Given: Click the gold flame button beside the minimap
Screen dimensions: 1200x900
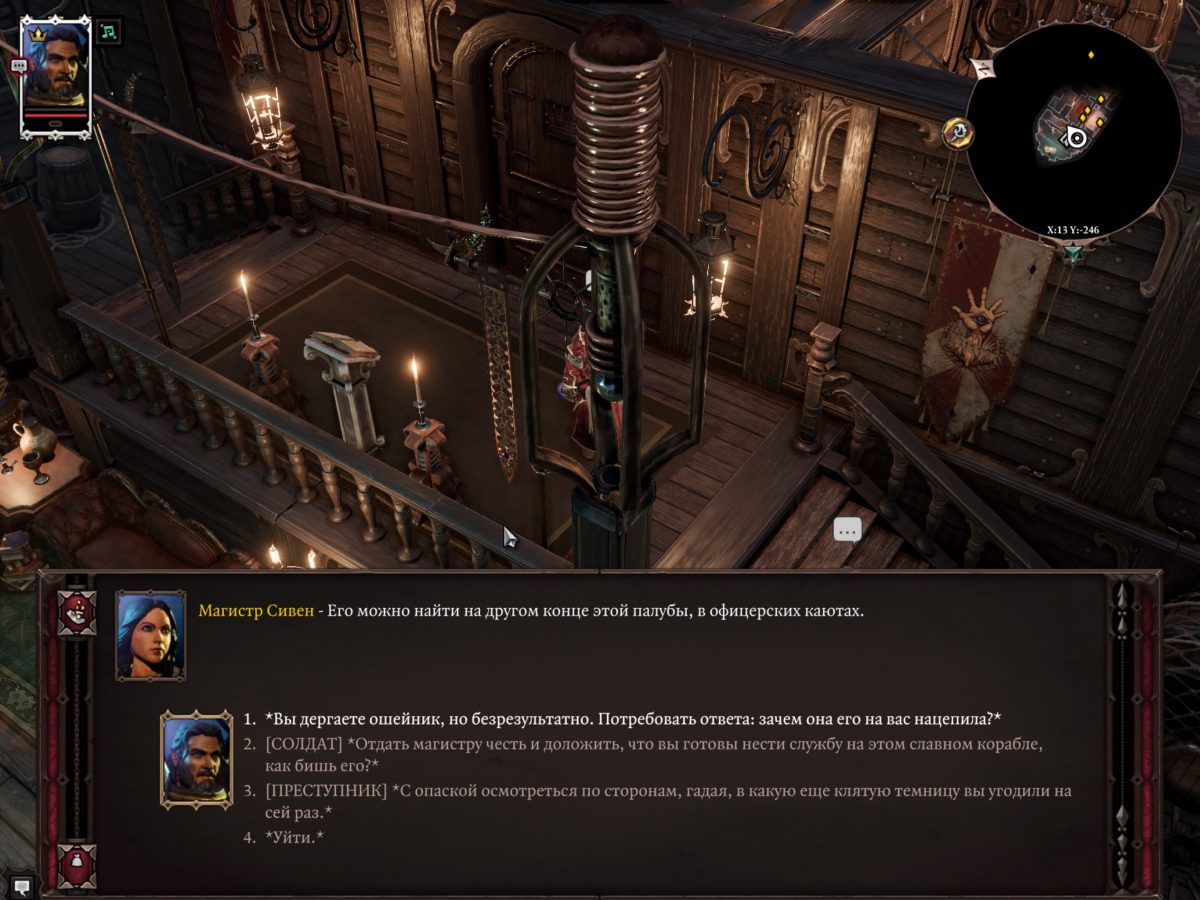Looking at the screenshot, I should point(958,132).
